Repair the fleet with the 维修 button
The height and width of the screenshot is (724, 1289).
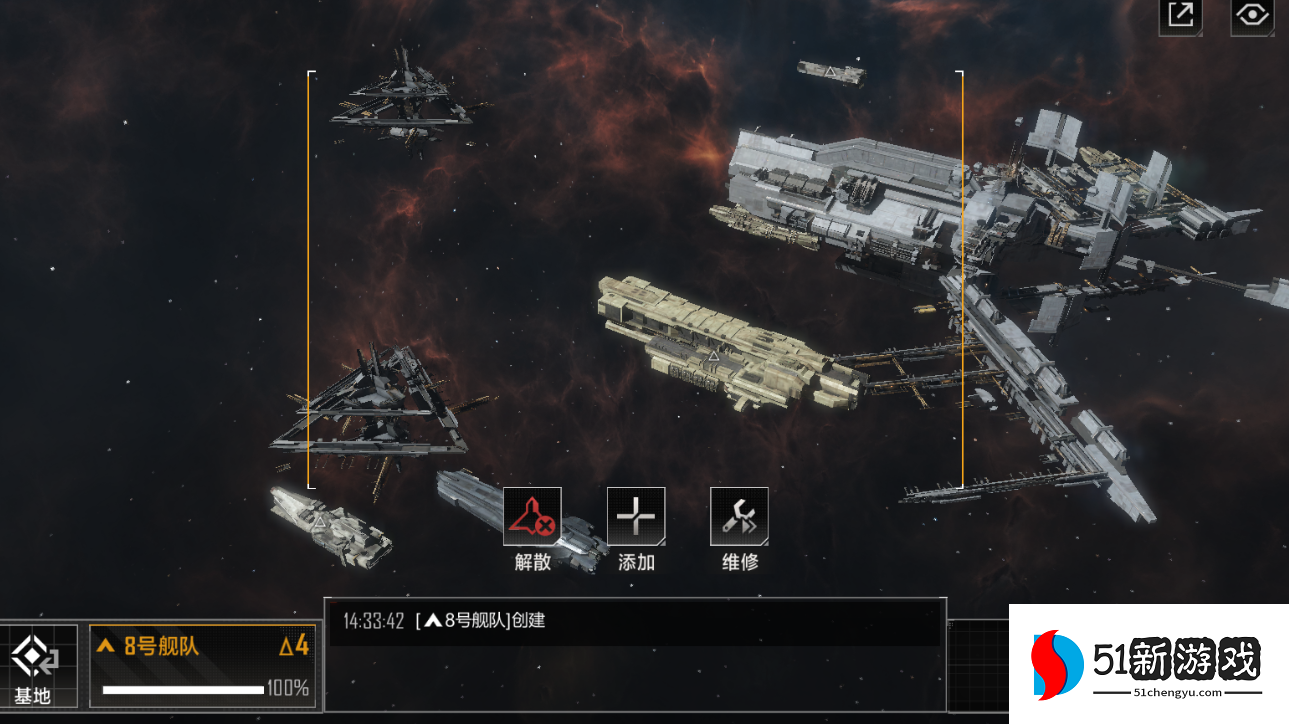(x=739, y=517)
